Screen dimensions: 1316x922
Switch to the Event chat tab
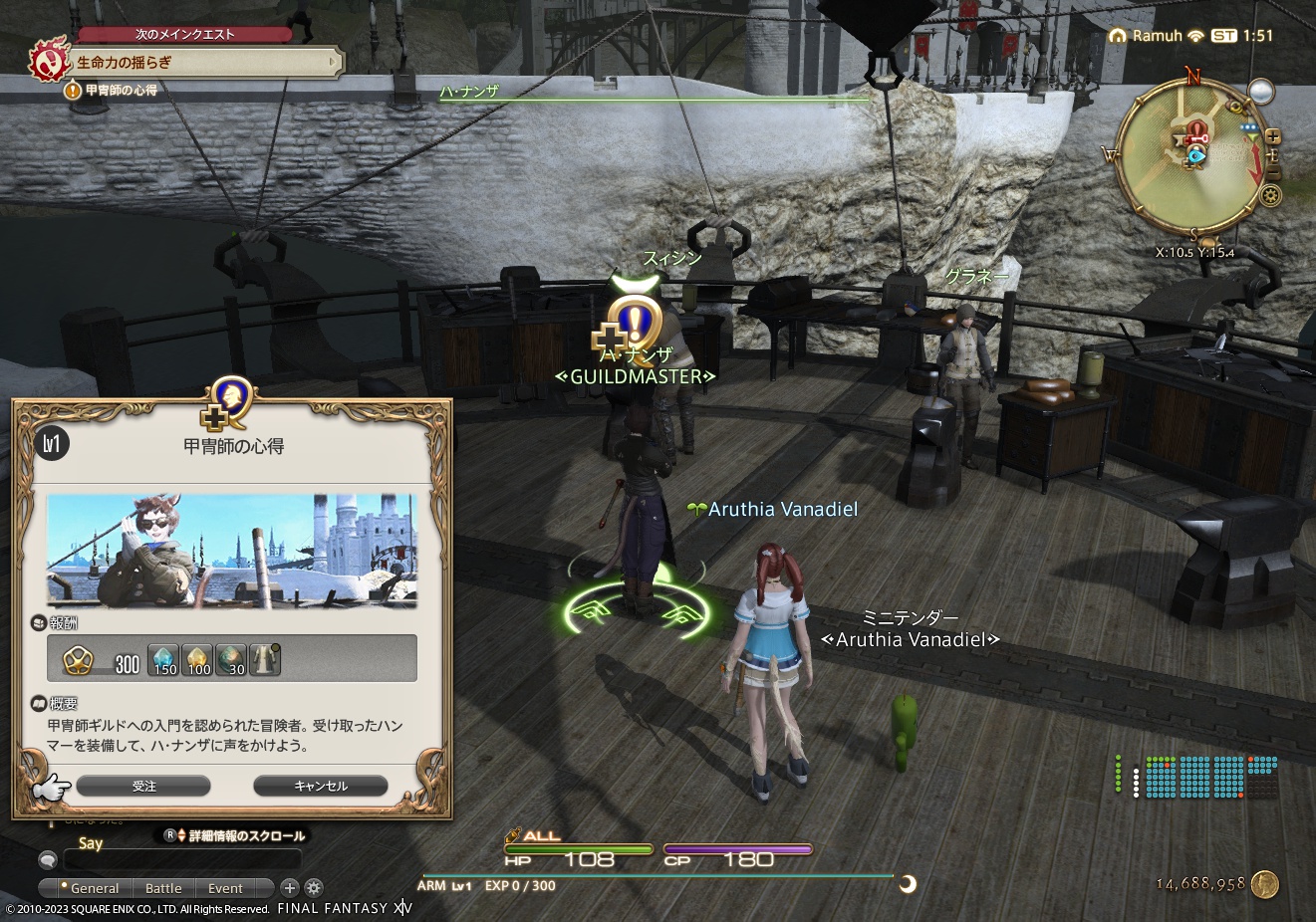[x=226, y=887]
